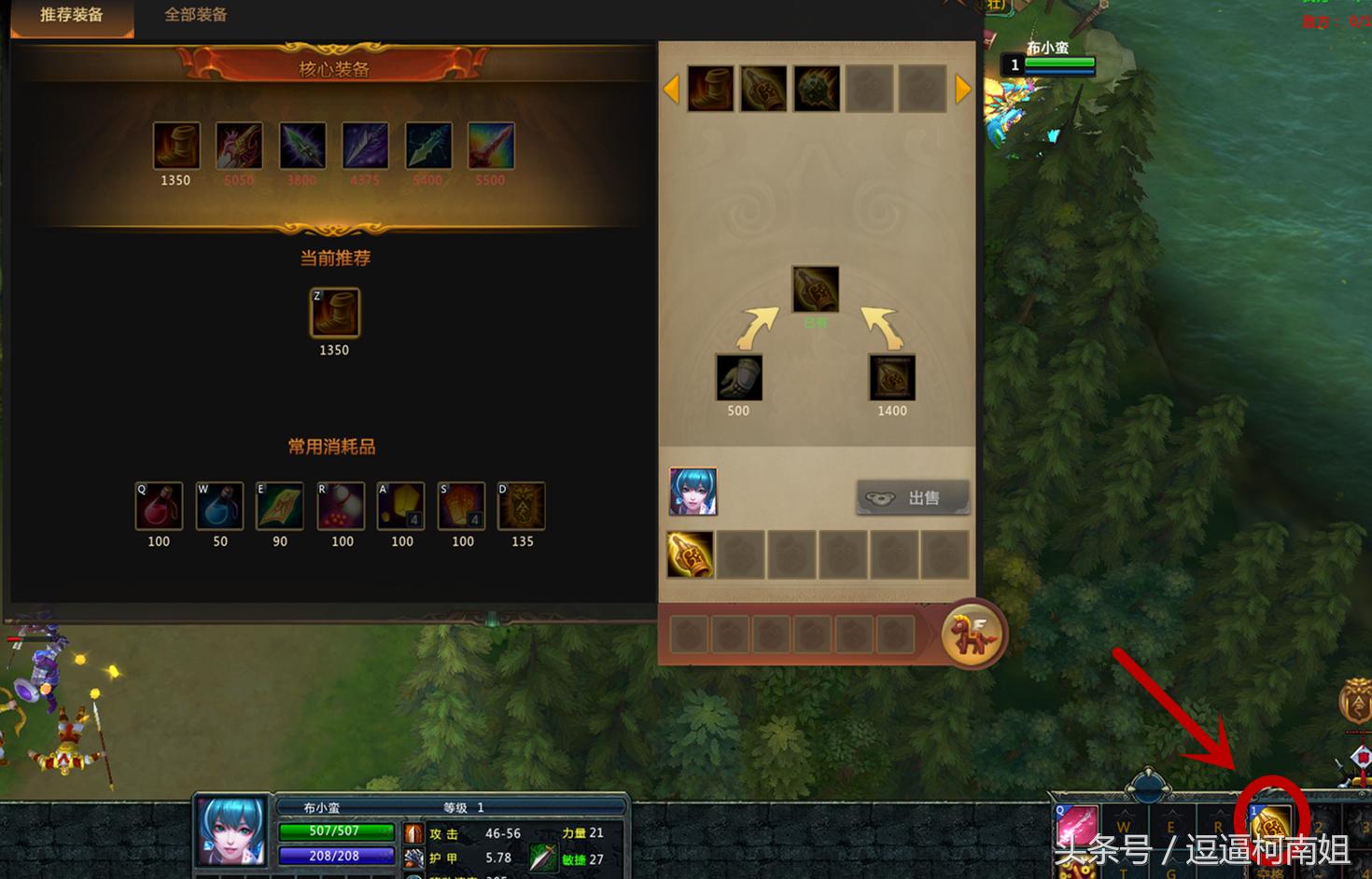Viewport: 1372px width, 879px height.
Task: Click the 出售 sell button
Action: point(912,498)
